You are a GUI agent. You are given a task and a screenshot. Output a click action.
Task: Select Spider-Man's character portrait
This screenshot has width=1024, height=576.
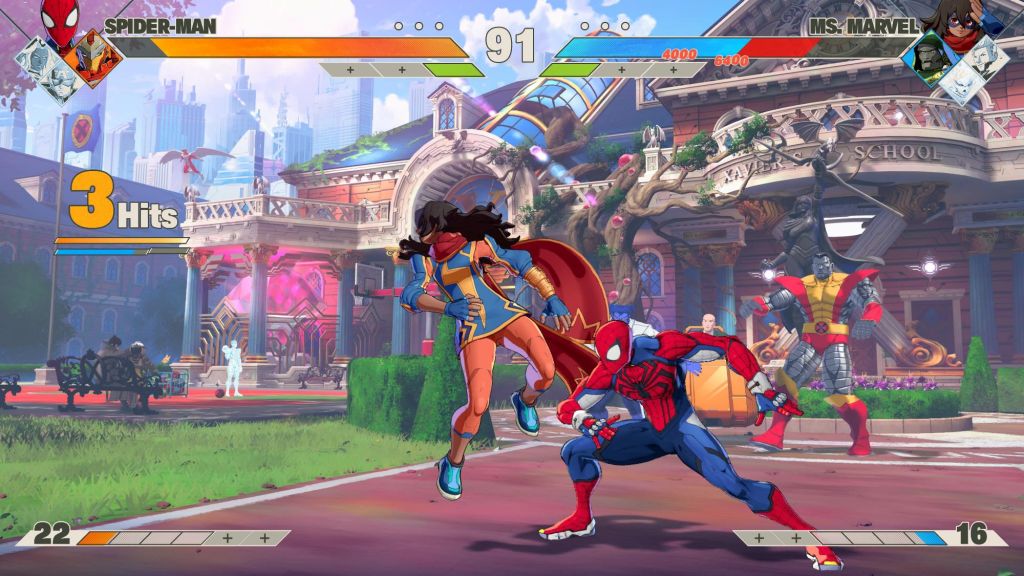point(60,24)
